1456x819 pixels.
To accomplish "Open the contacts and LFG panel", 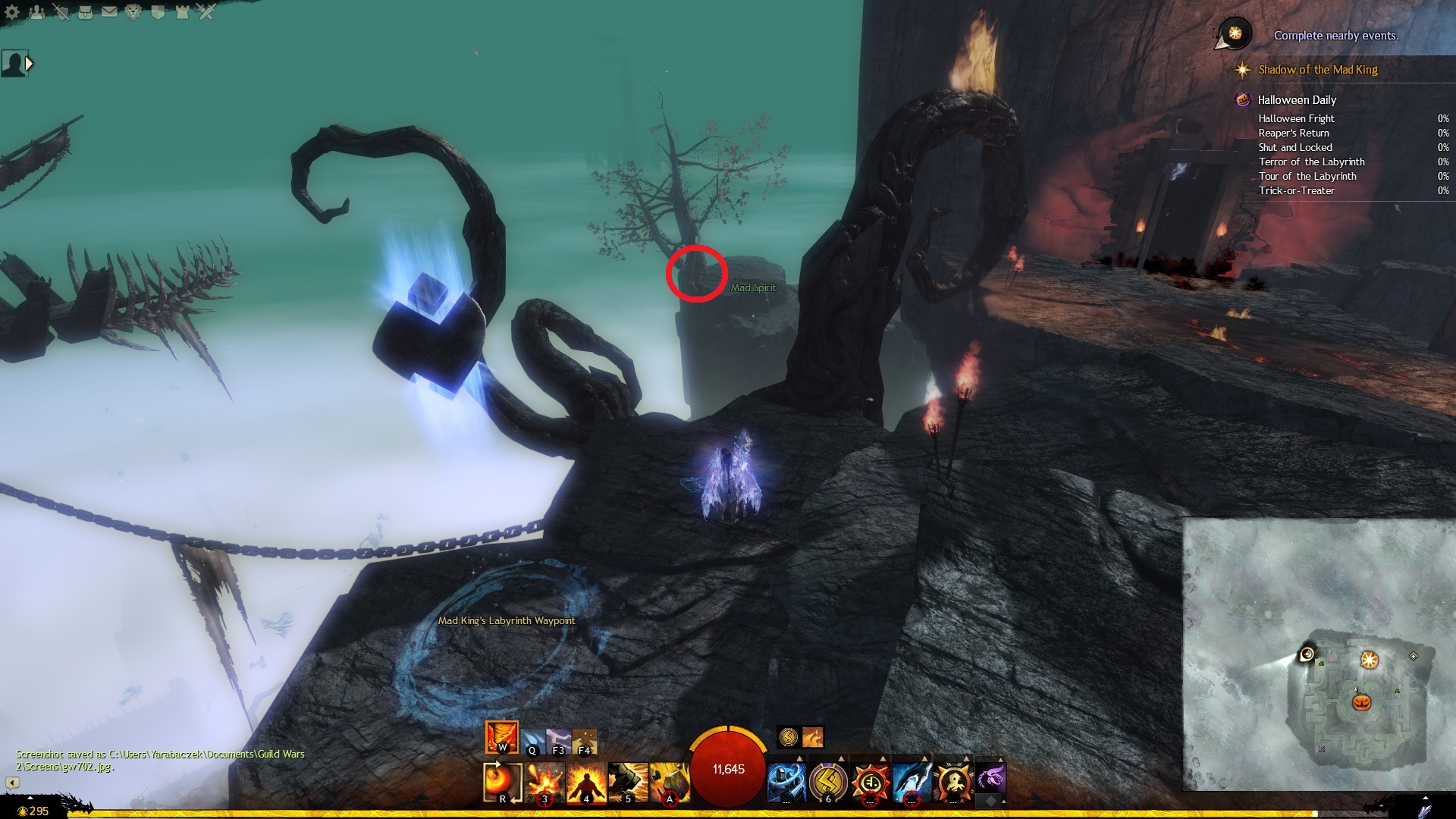I will pyautogui.click(x=36, y=12).
